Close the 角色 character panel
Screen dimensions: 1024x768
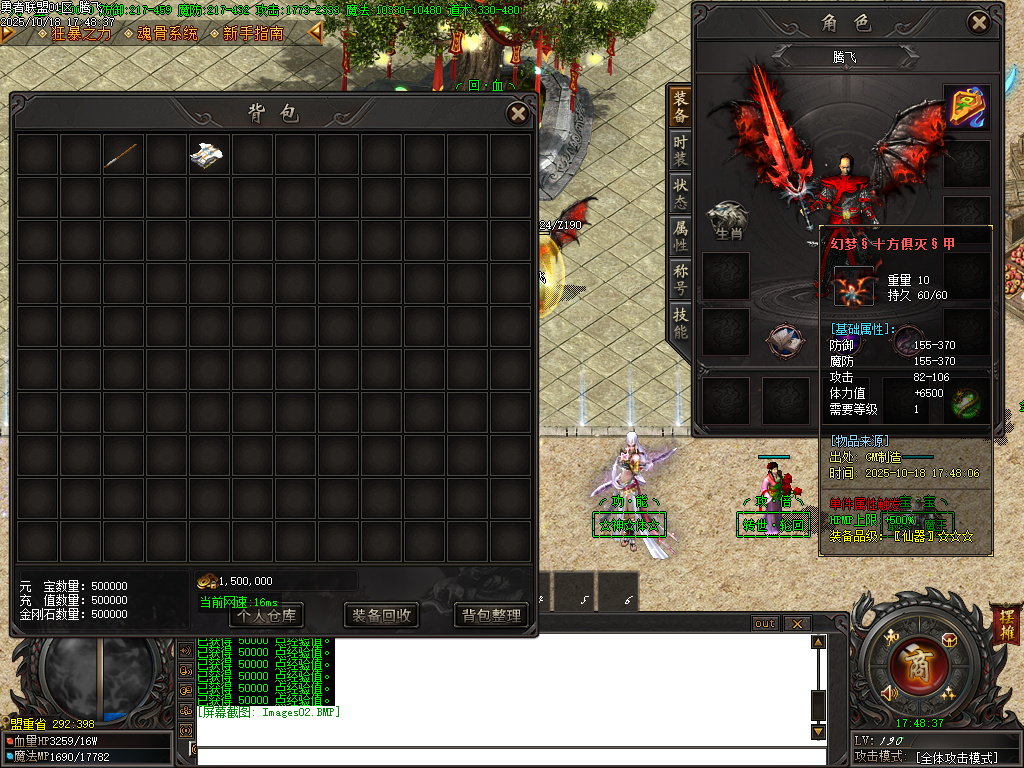click(x=978, y=23)
